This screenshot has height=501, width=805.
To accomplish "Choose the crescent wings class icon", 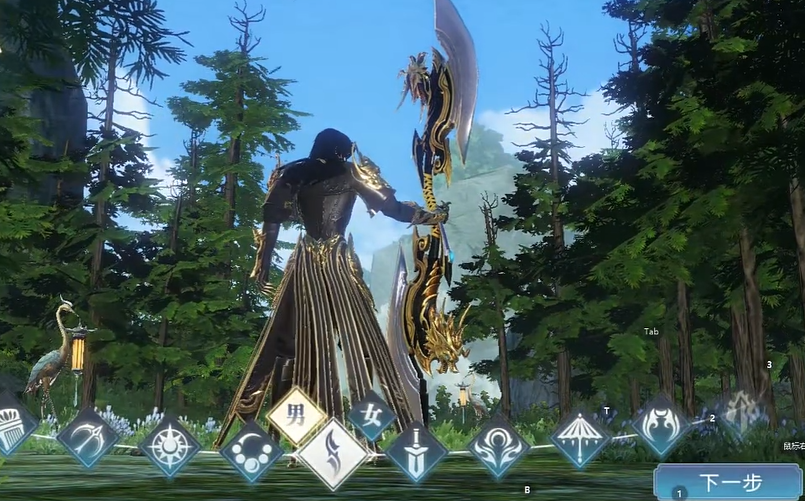I will (x=660, y=423).
